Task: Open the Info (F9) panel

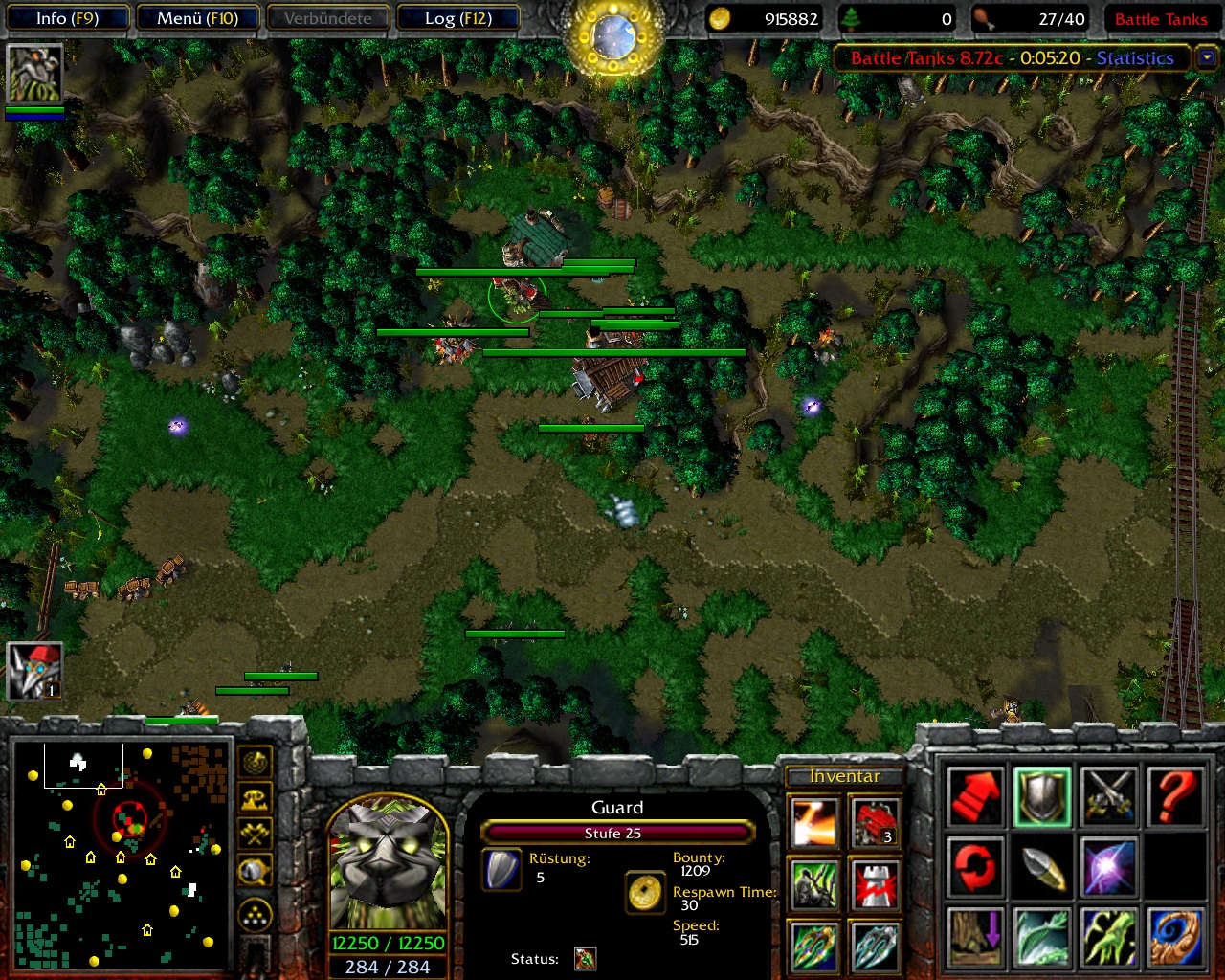Action: 67,18
